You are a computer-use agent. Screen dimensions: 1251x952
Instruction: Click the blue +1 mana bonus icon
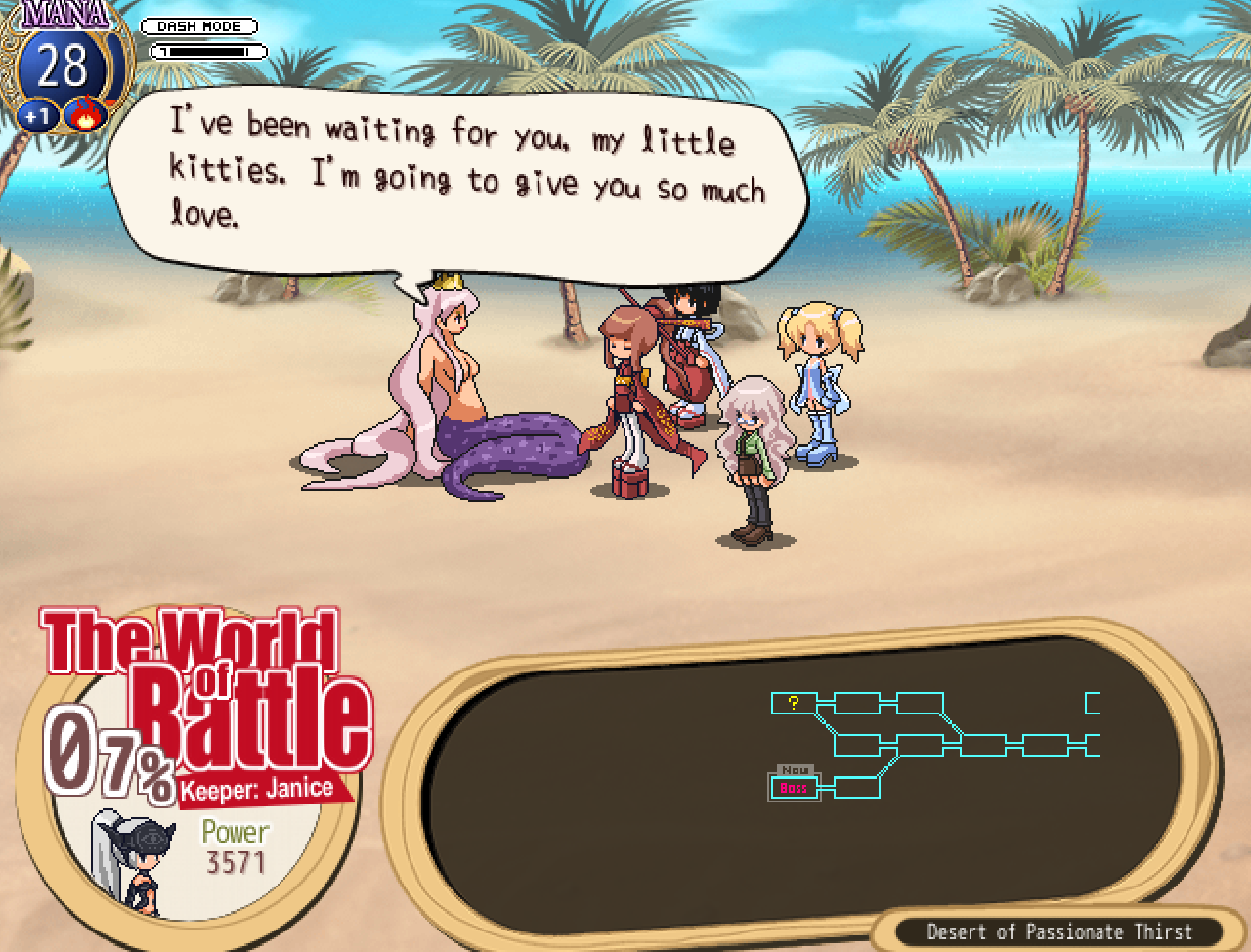point(37,116)
